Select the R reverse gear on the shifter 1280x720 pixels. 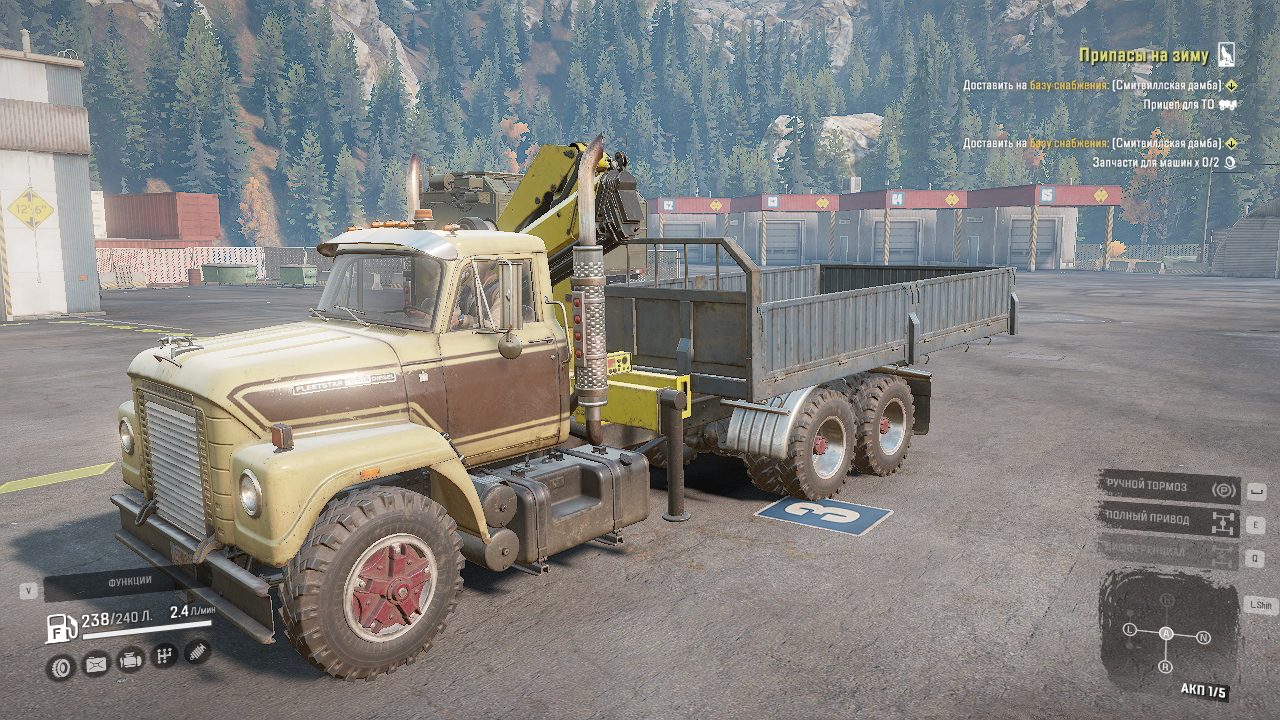[x=1165, y=666]
